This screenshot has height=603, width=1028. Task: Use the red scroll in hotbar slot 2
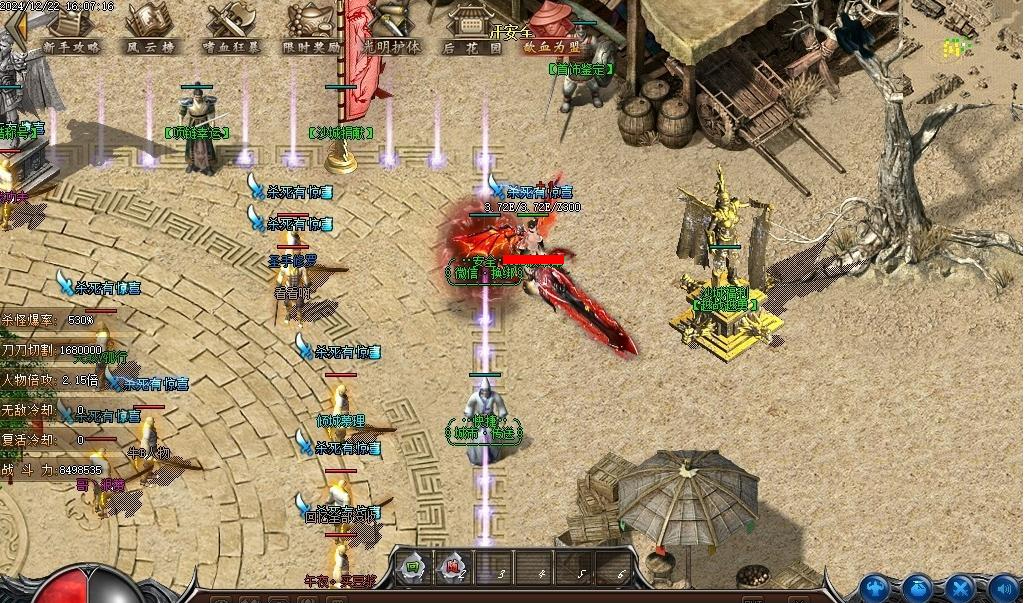(x=453, y=568)
